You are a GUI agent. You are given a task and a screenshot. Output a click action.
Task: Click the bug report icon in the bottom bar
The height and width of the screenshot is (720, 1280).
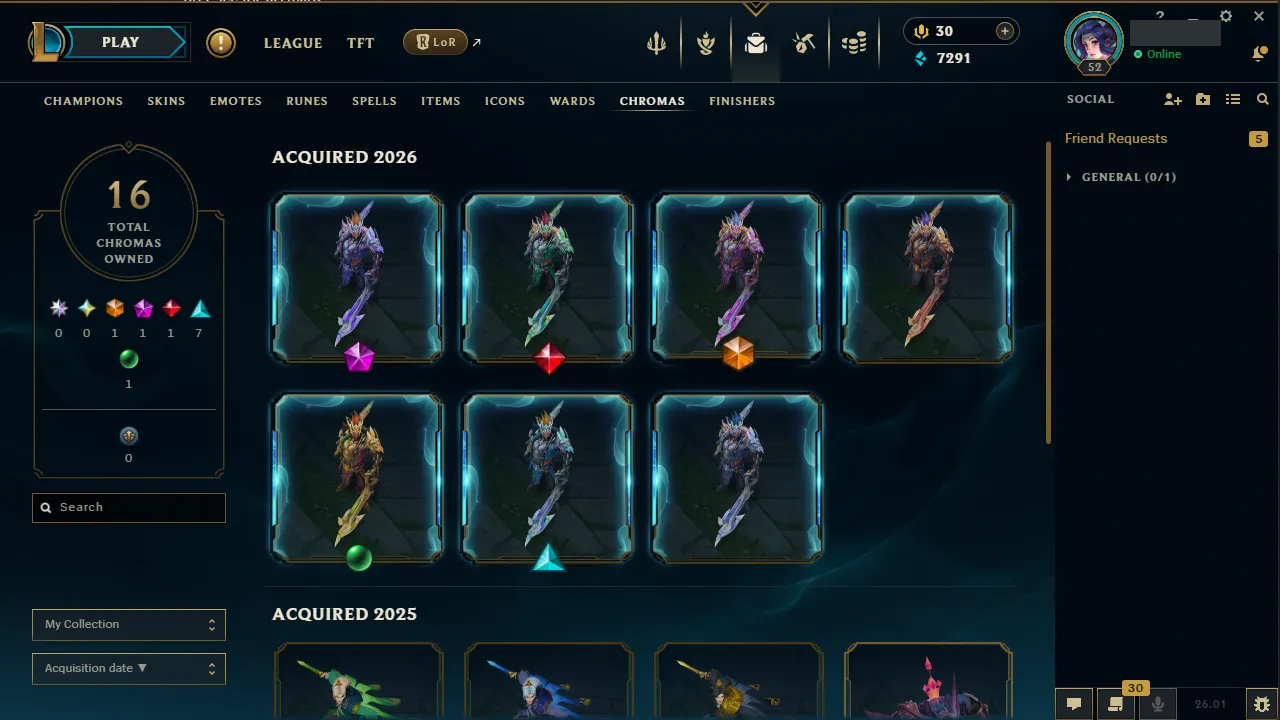[x=1262, y=704]
